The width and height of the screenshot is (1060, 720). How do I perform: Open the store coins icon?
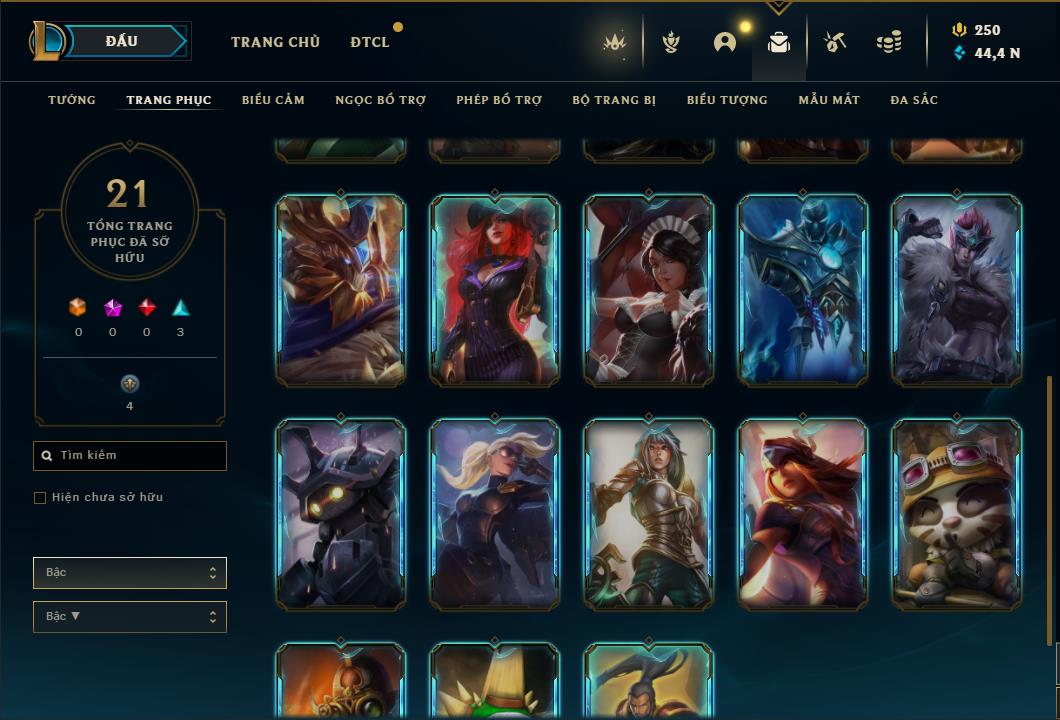click(x=888, y=42)
